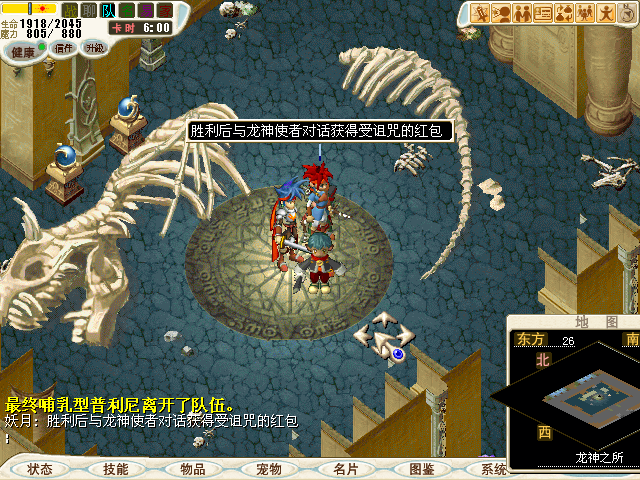Open the 宠物 pets menu

coord(268,469)
